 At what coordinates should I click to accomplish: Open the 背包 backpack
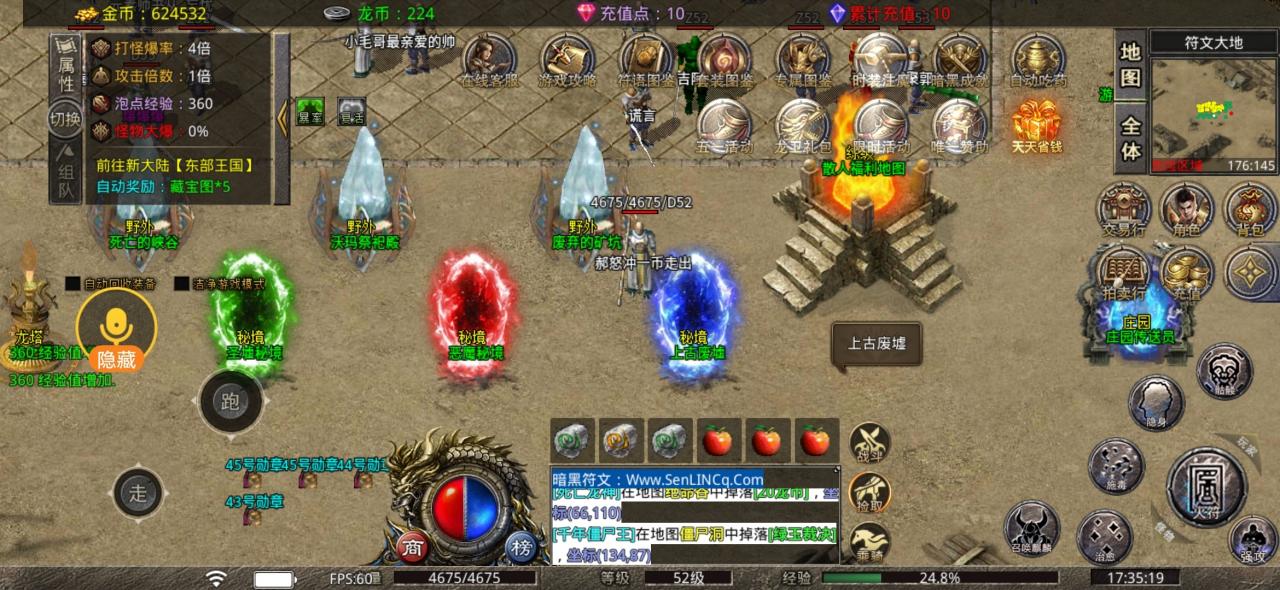point(1249,209)
